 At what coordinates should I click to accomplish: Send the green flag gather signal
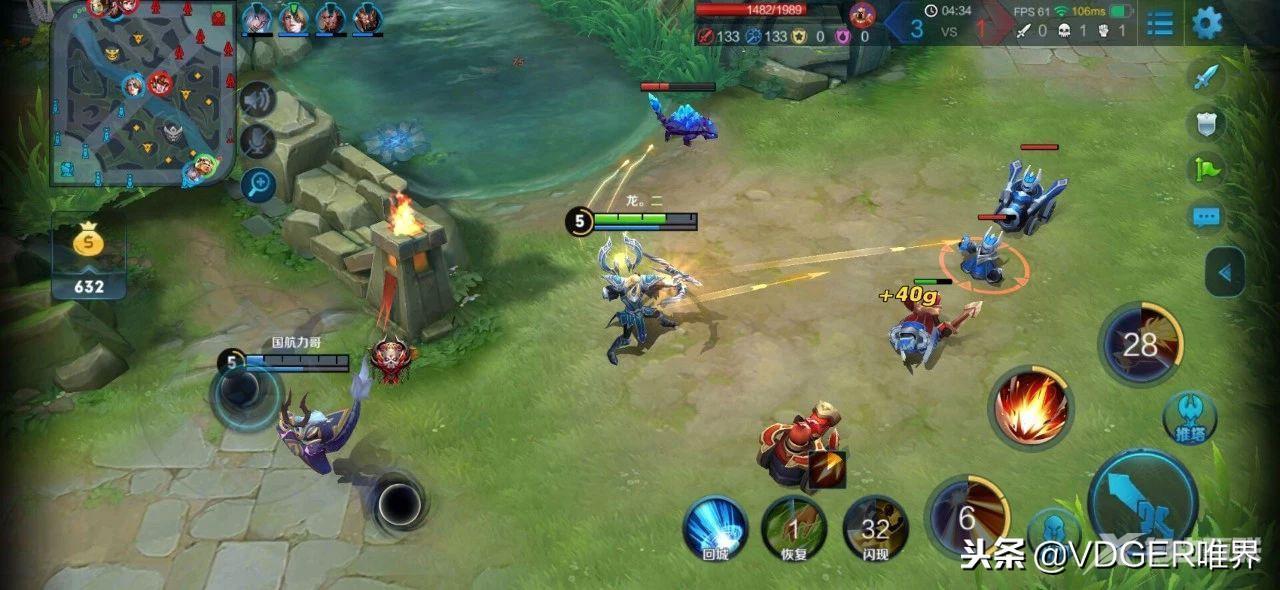[1207, 169]
